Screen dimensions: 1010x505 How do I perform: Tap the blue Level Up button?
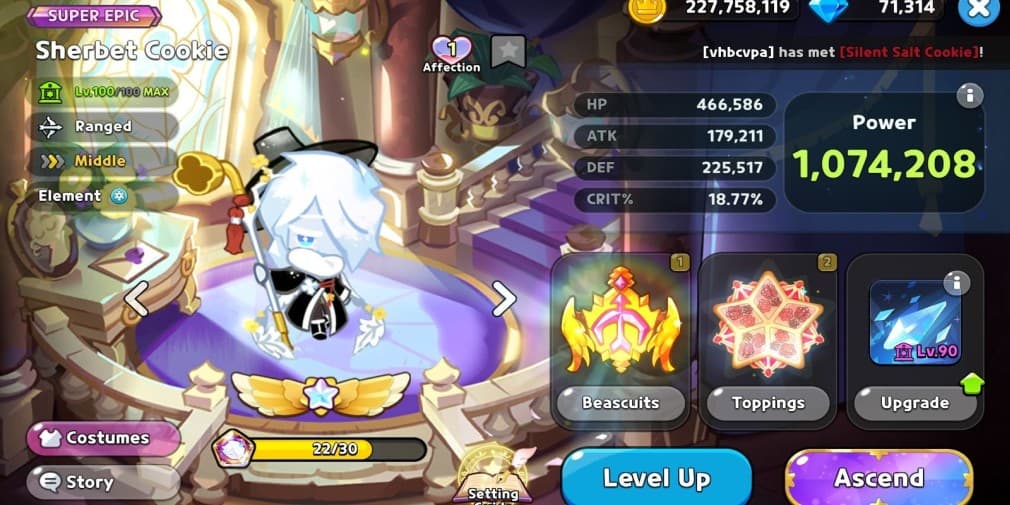click(x=656, y=478)
